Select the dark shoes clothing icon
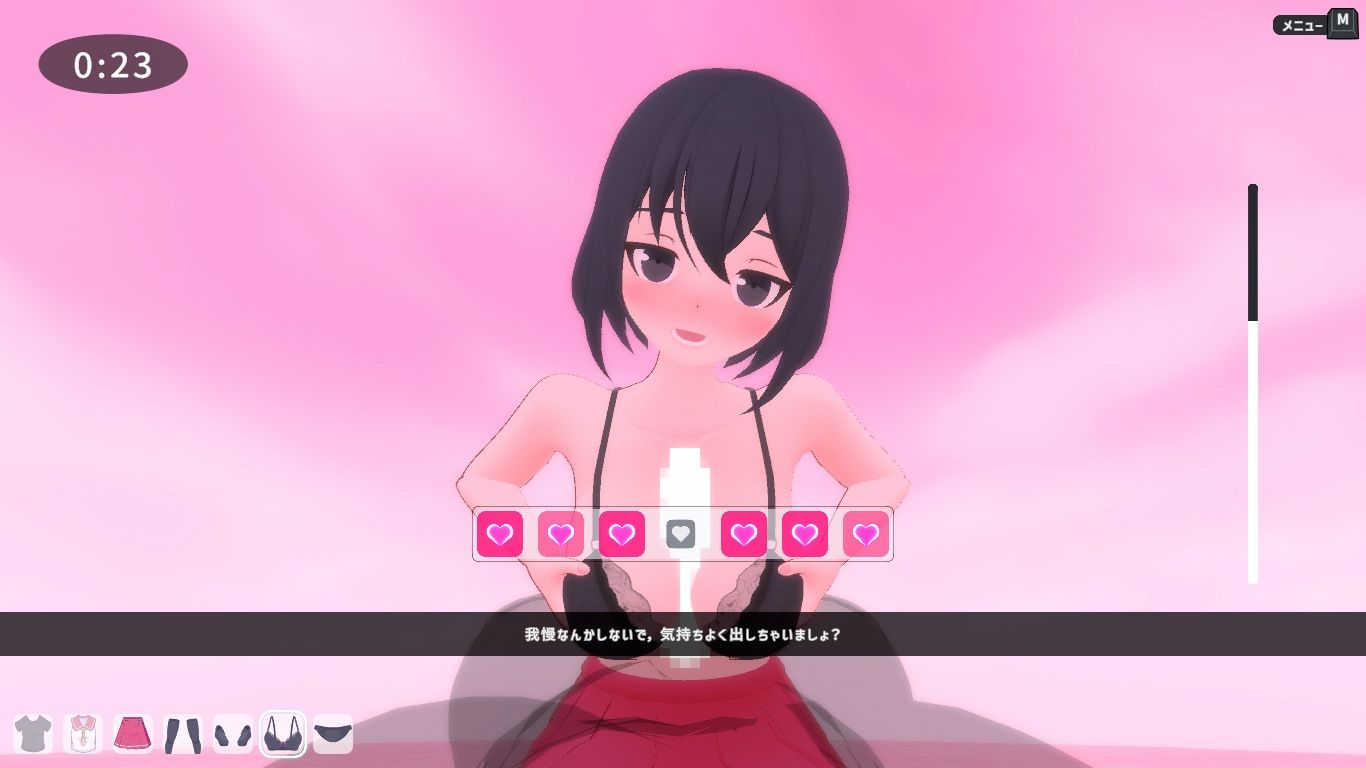The image size is (1366, 768). [x=233, y=734]
